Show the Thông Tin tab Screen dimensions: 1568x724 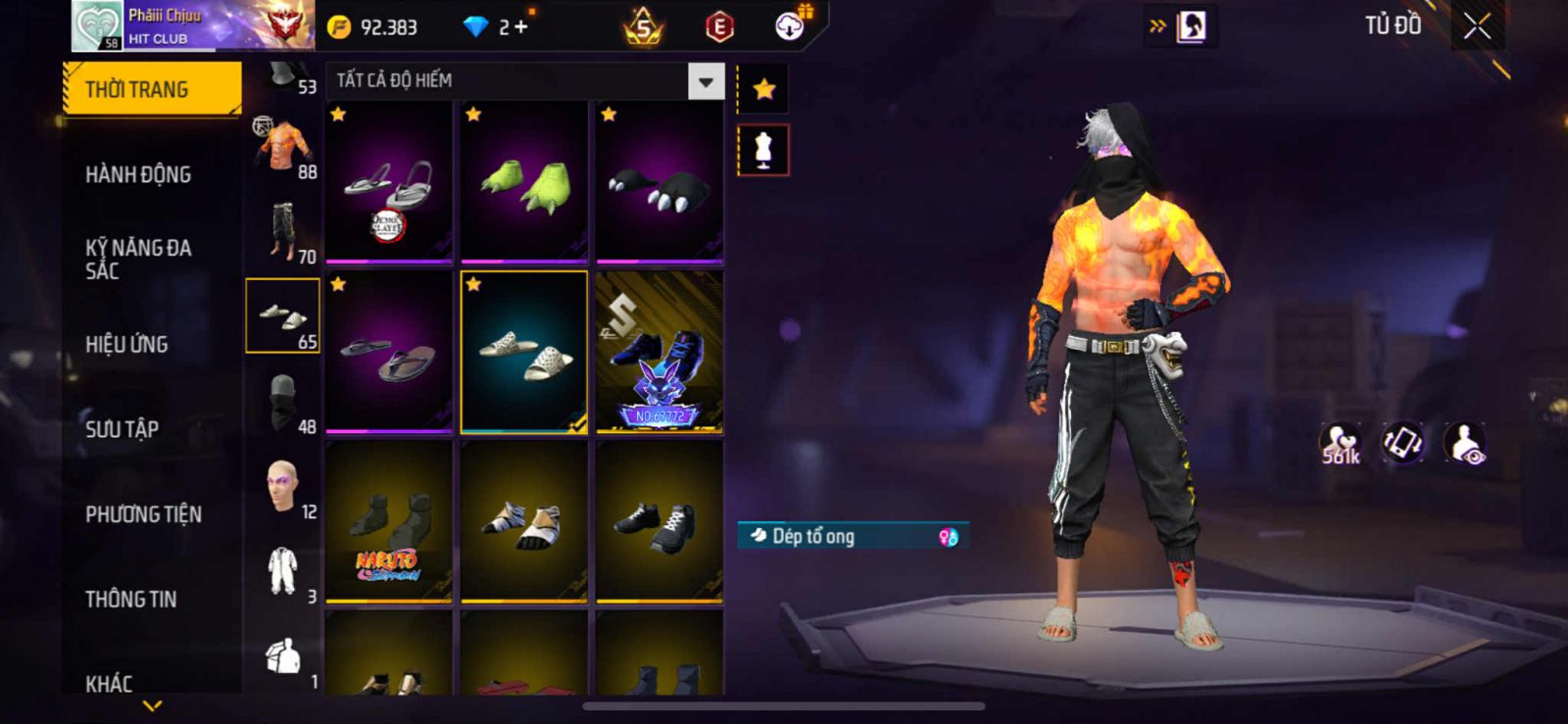coord(130,599)
